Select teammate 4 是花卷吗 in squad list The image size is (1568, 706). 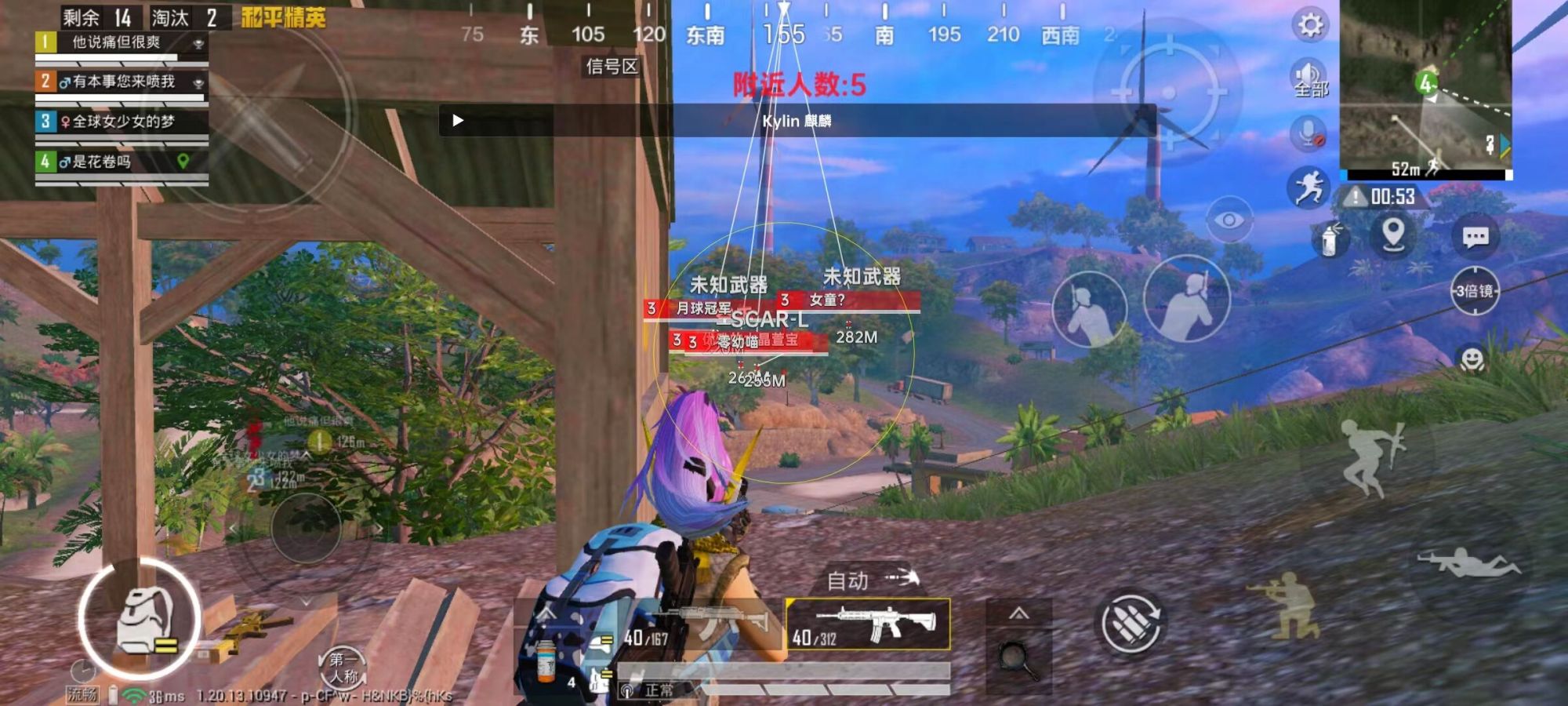click(x=110, y=160)
